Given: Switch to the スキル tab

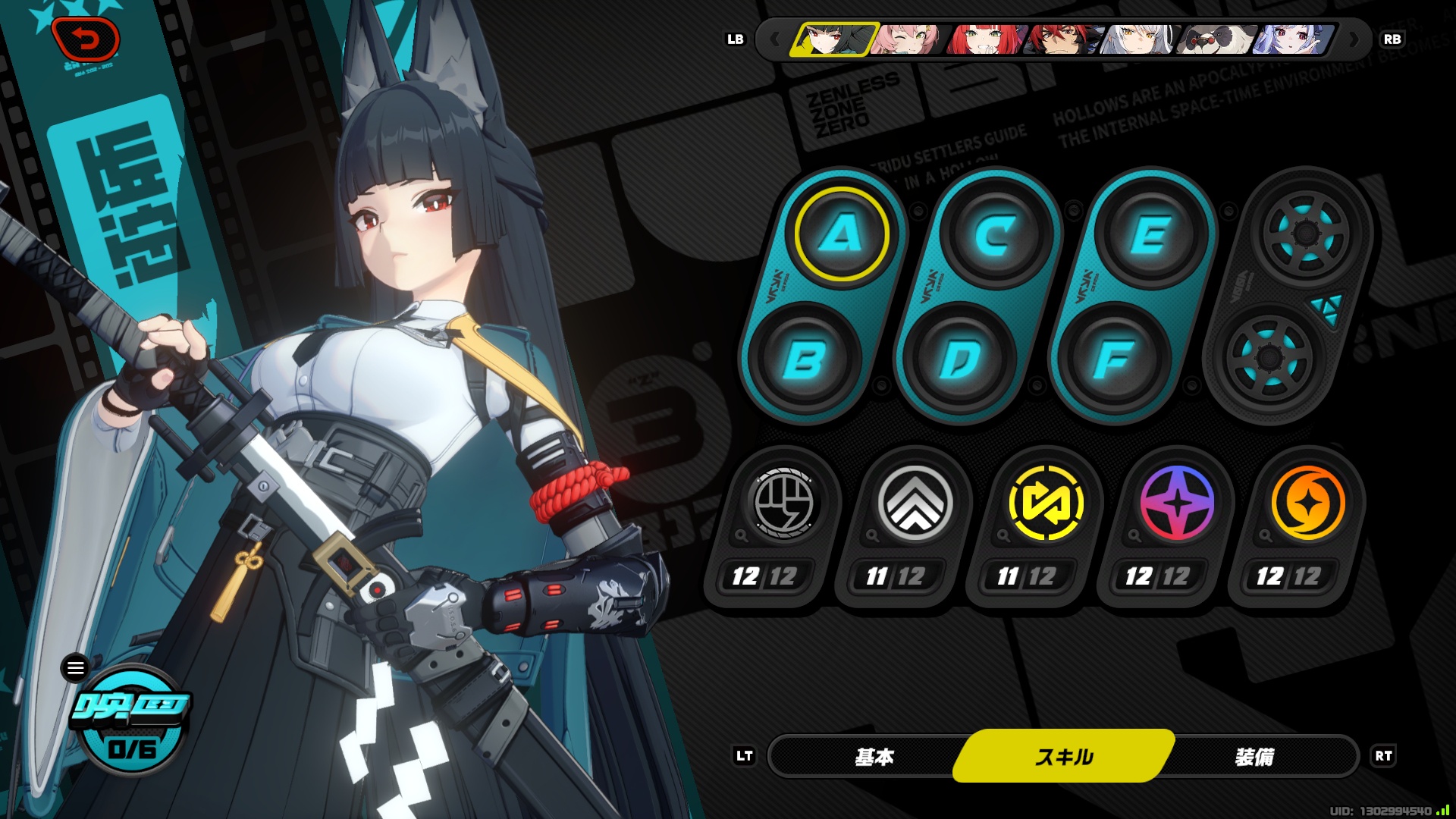Looking at the screenshot, I should coord(1064,756).
